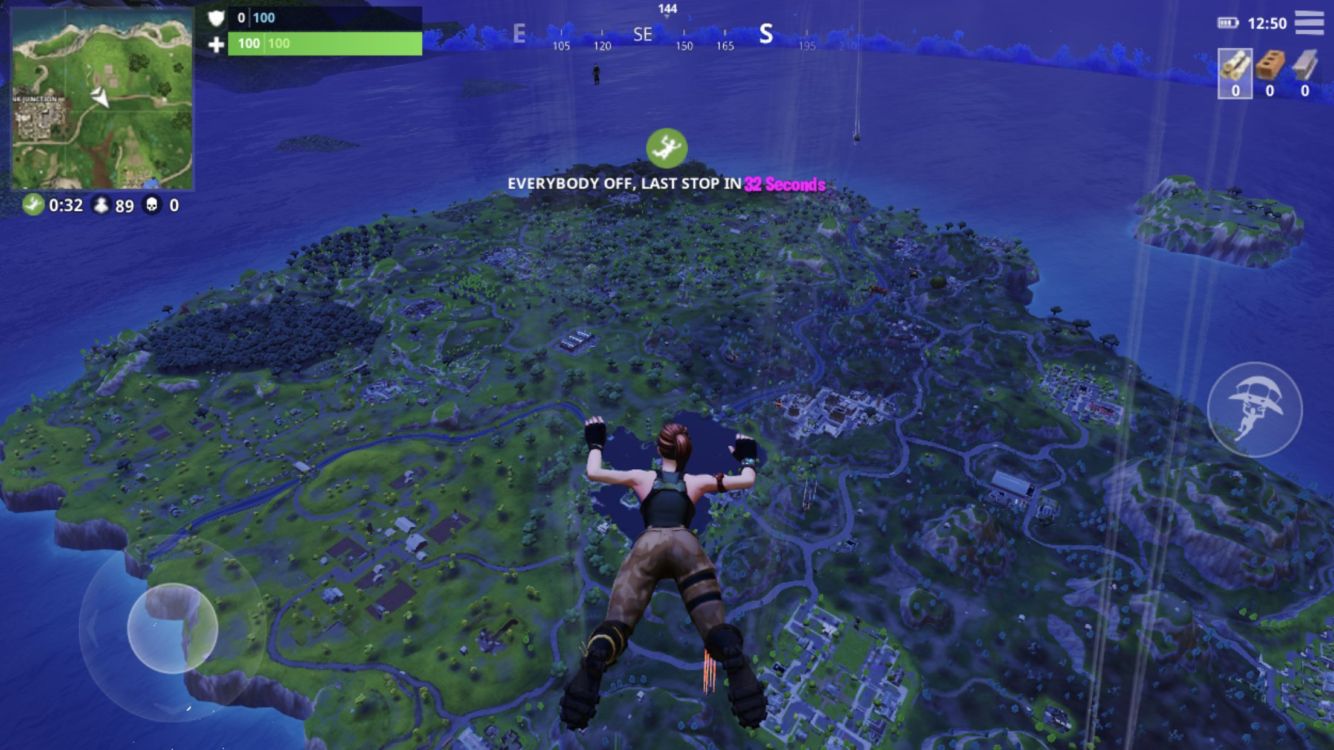
Task: Tap the minimap to open the map
Action: [102, 99]
